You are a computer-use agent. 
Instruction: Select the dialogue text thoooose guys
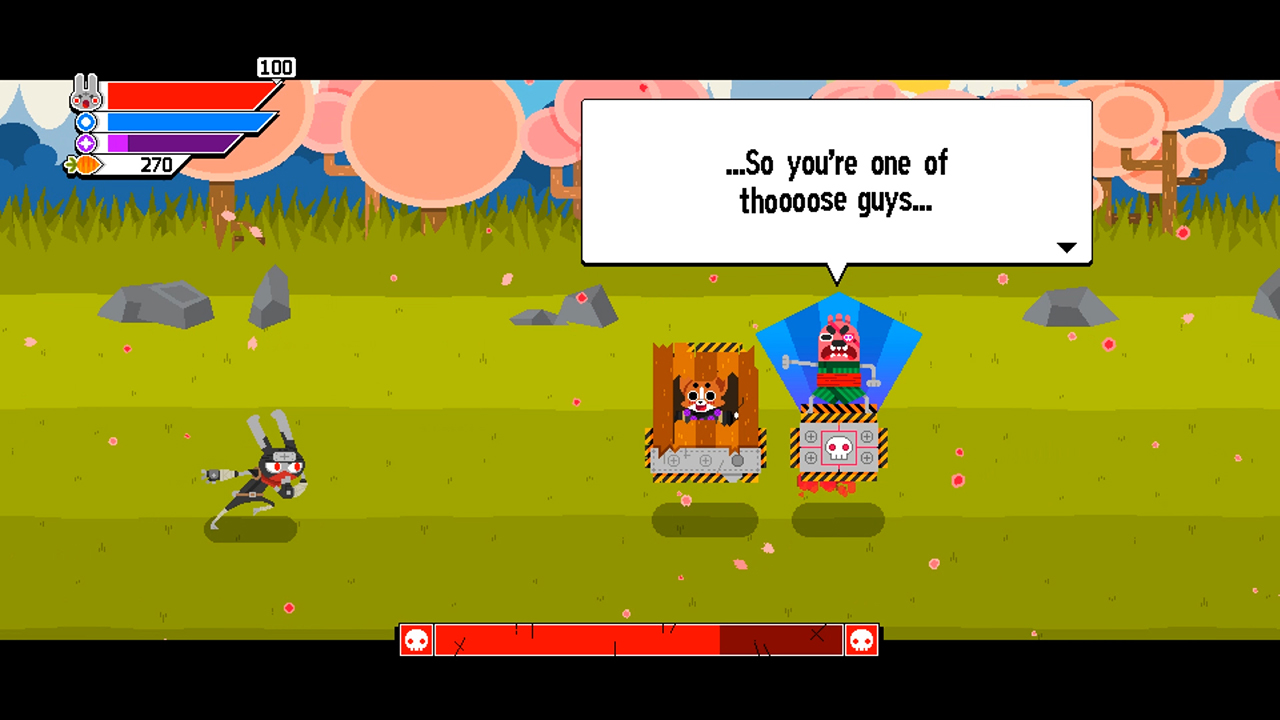[x=837, y=201]
